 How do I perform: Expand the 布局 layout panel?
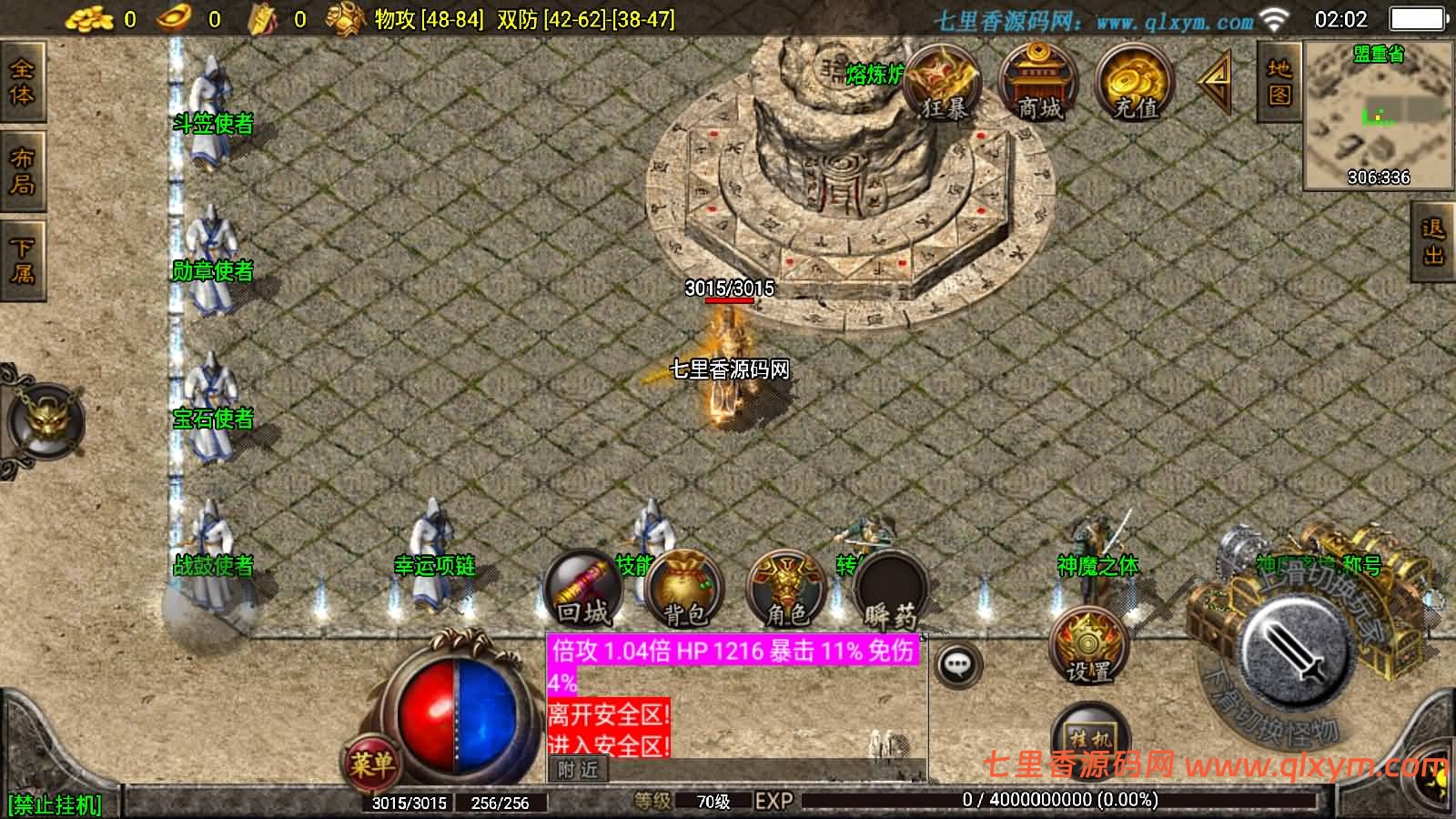(x=20, y=168)
